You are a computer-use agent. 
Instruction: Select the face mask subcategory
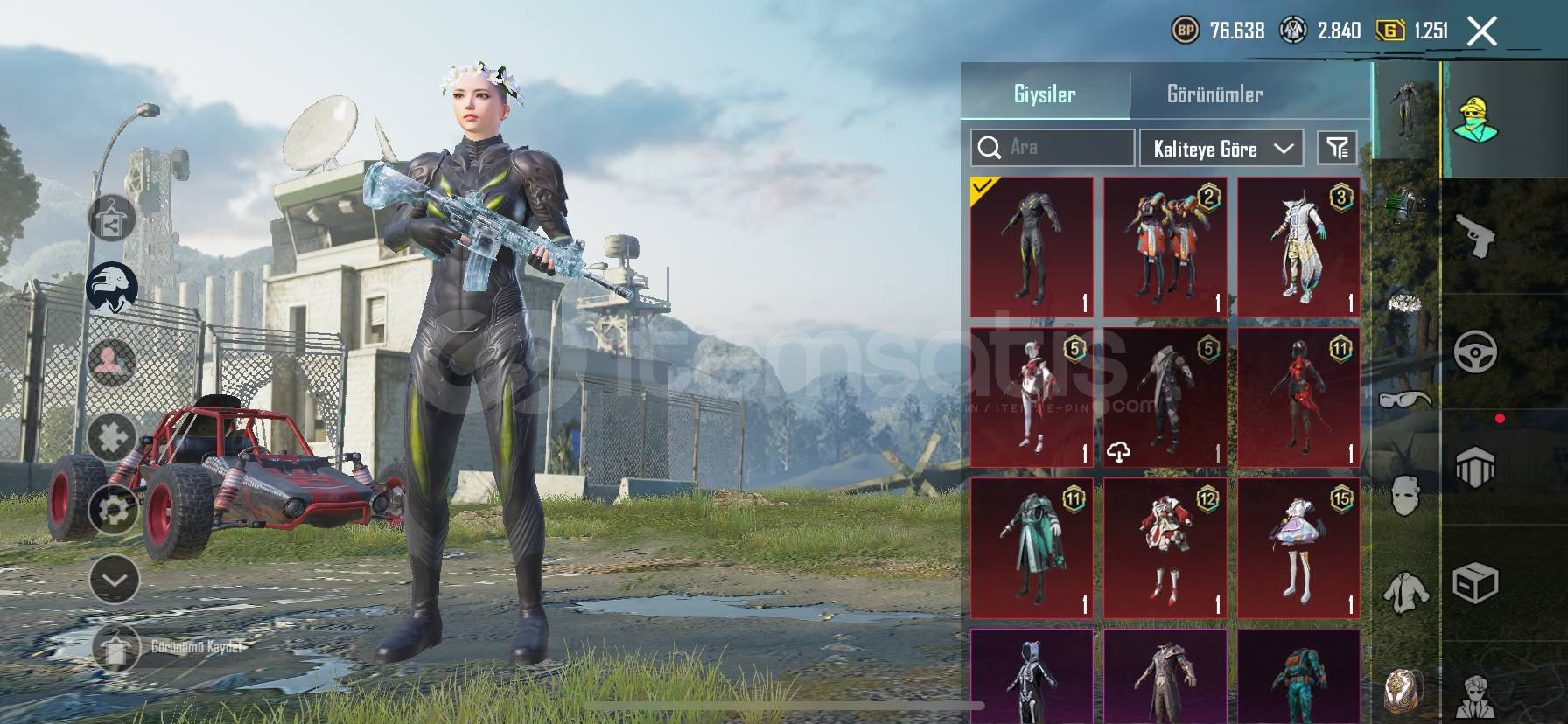coord(1405,495)
